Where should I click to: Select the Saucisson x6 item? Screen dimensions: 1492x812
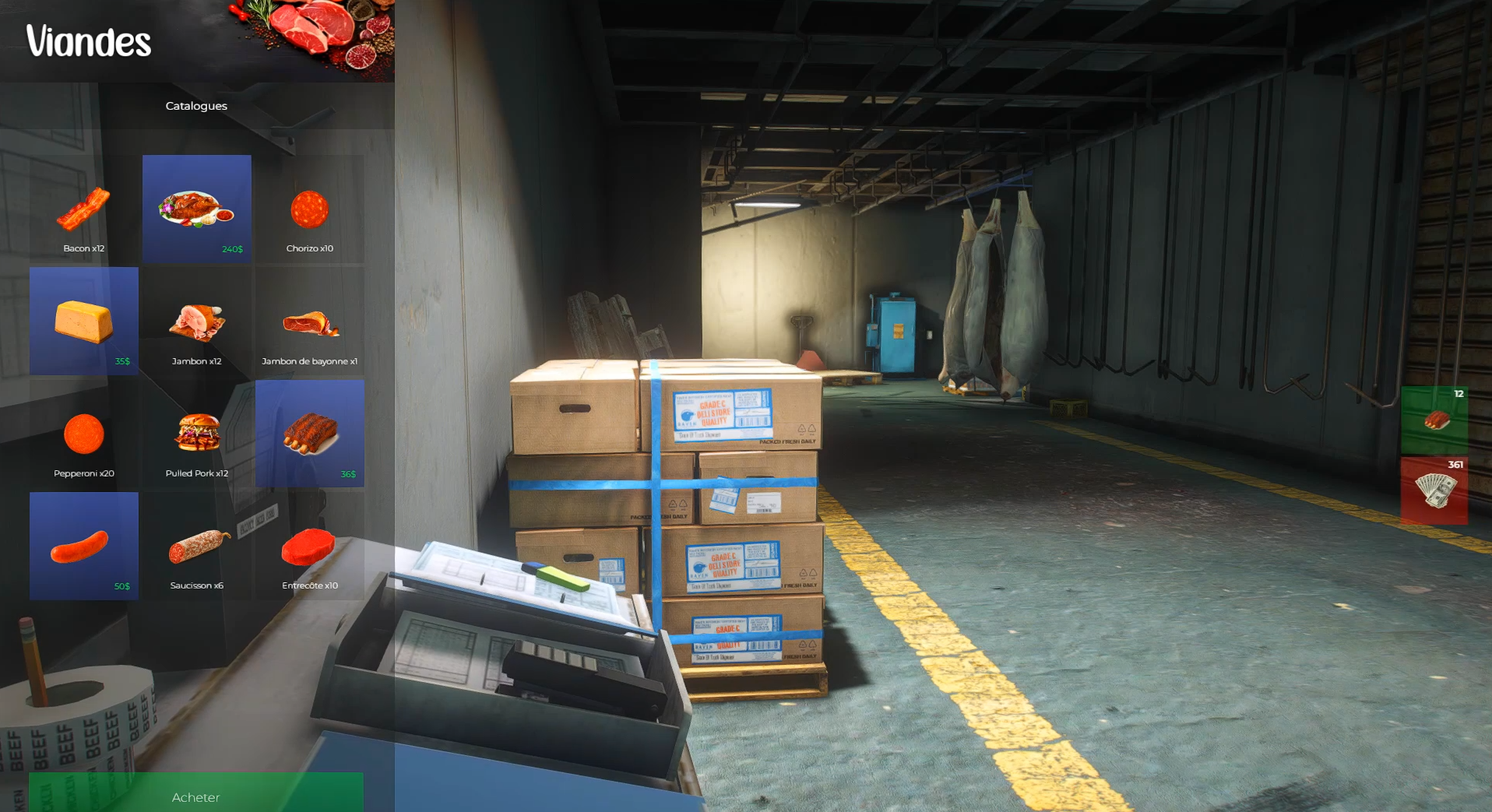click(x=197, y=547)
